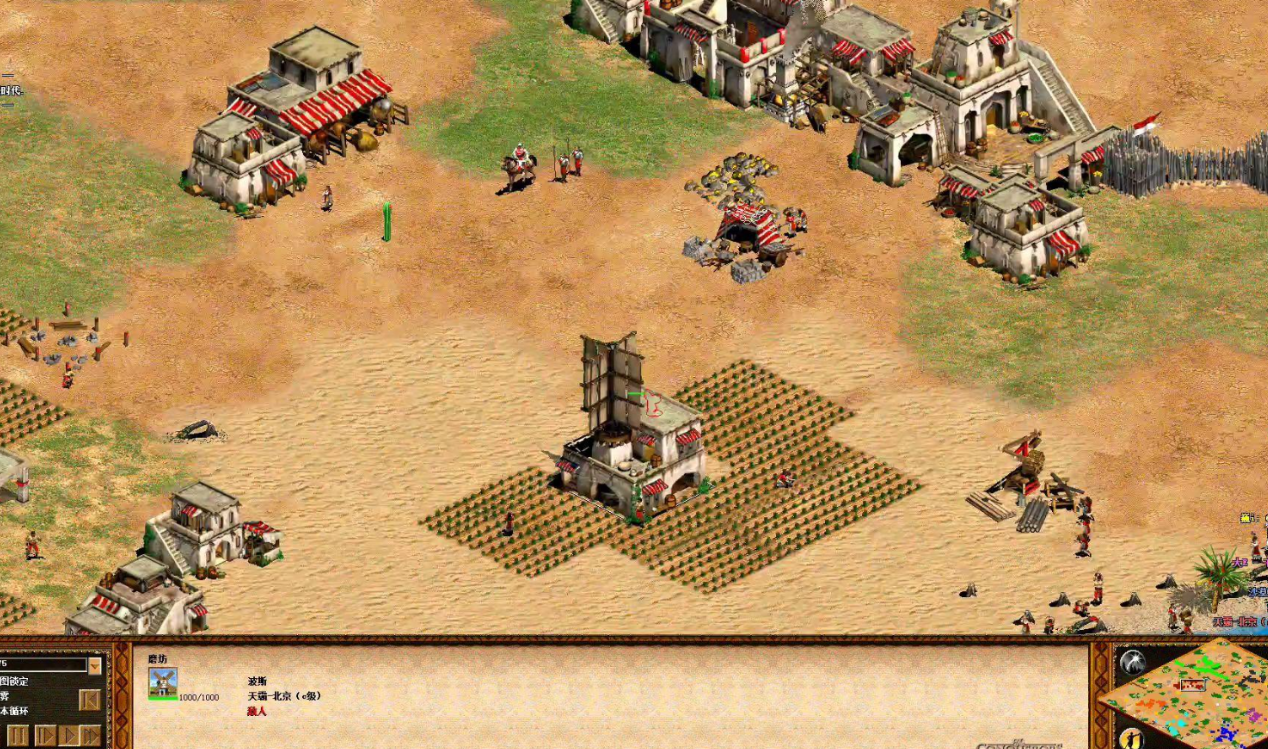Viewport: 1268px width, 749px height.
Task: Pause the replay playback
Action: pyautogui.click(x=17, y=735)
